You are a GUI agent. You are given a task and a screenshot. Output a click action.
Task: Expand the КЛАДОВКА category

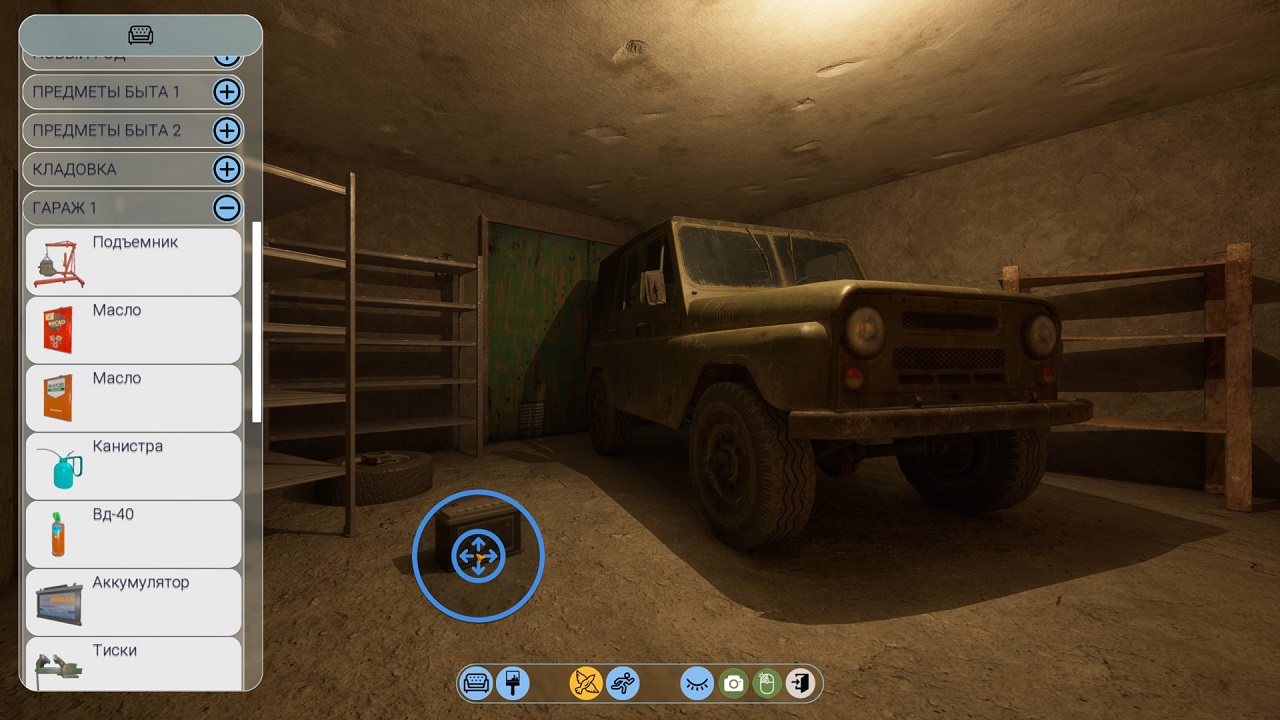[x=227, y=169]
